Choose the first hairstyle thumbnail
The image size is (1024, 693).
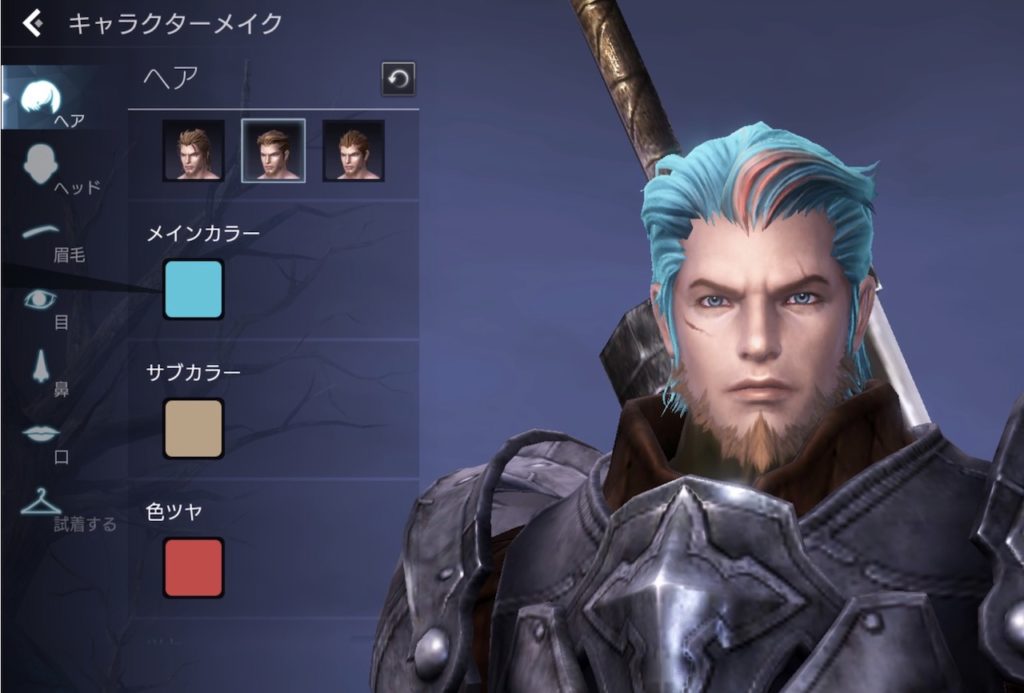[x=193, y=151]
